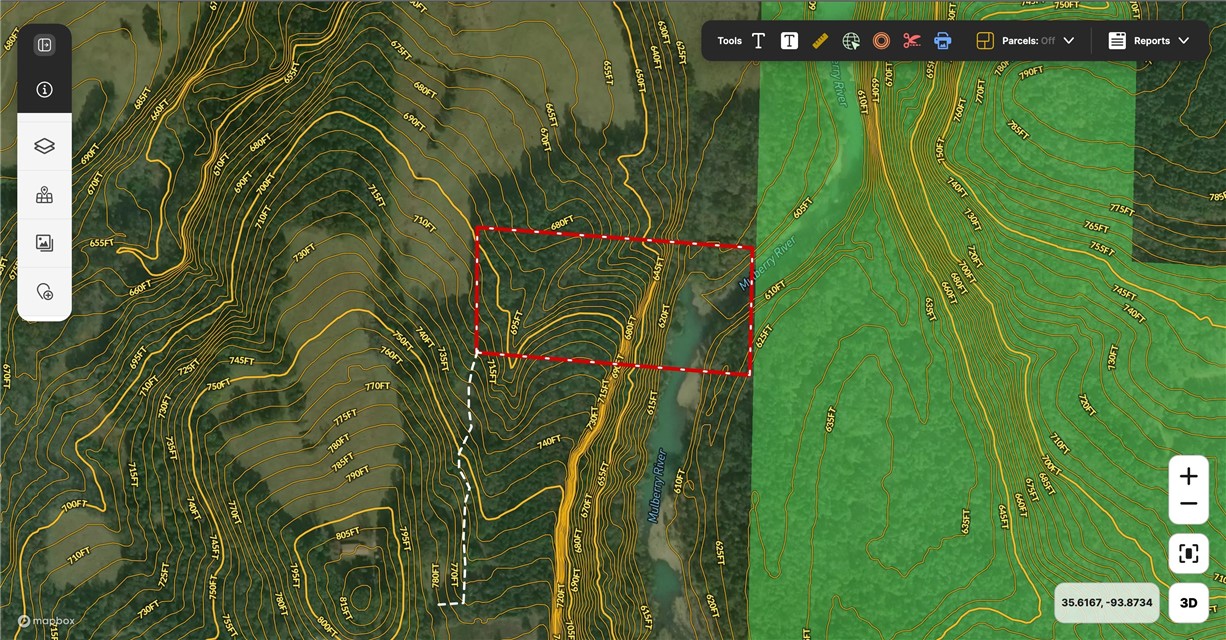The width and height of the screenshot is (1226, 640).
Task: Open the Reports dropdown menu
Action: (1149, 41)
